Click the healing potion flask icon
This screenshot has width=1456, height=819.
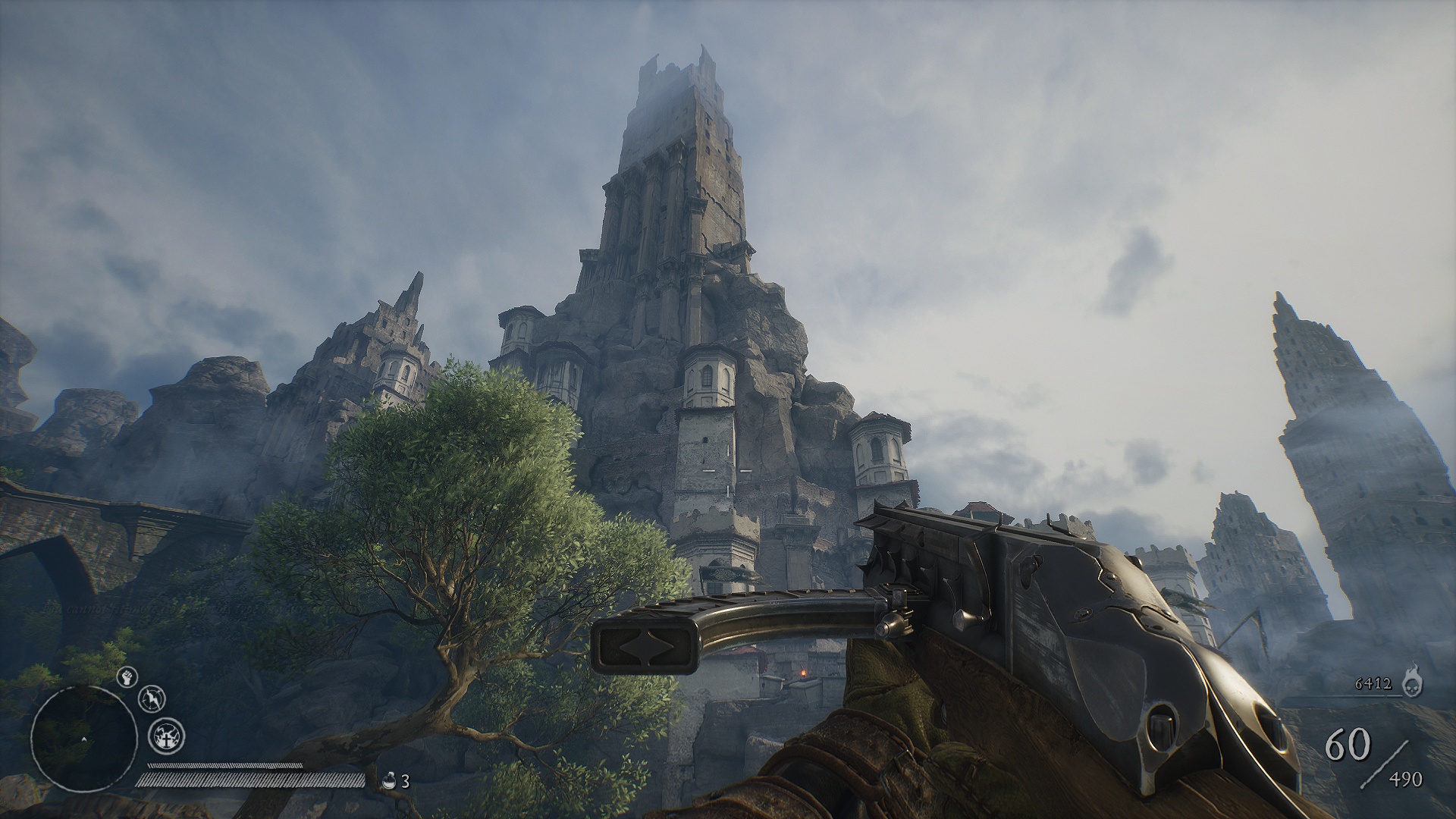[x=391, y=780]
